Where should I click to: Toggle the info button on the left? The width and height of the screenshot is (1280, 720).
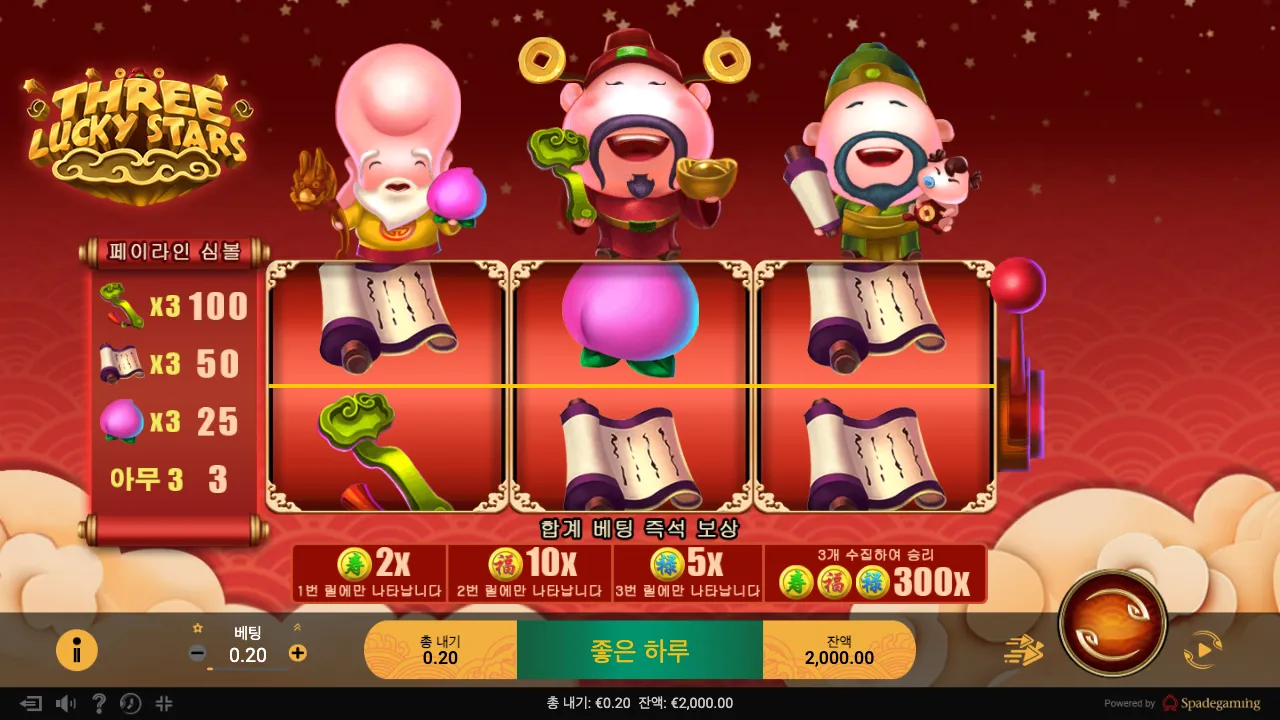tap(77, 649)
